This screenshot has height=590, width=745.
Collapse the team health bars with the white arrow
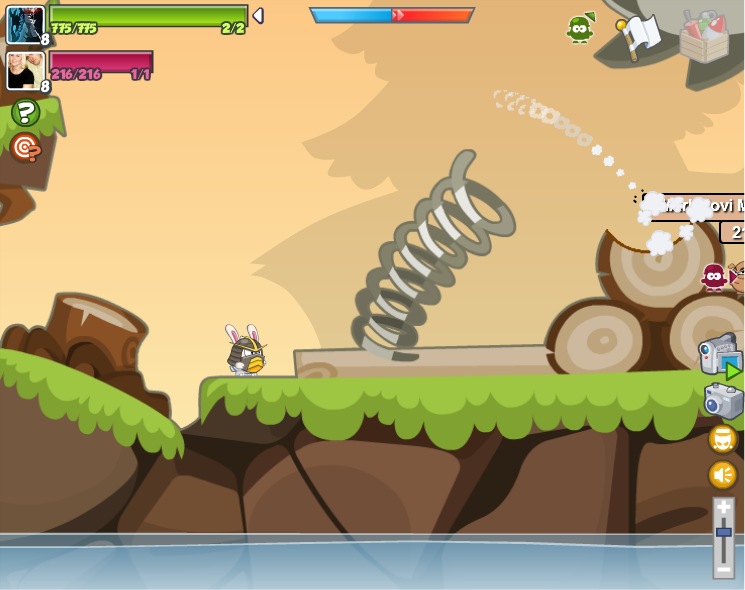coord(258,15)
